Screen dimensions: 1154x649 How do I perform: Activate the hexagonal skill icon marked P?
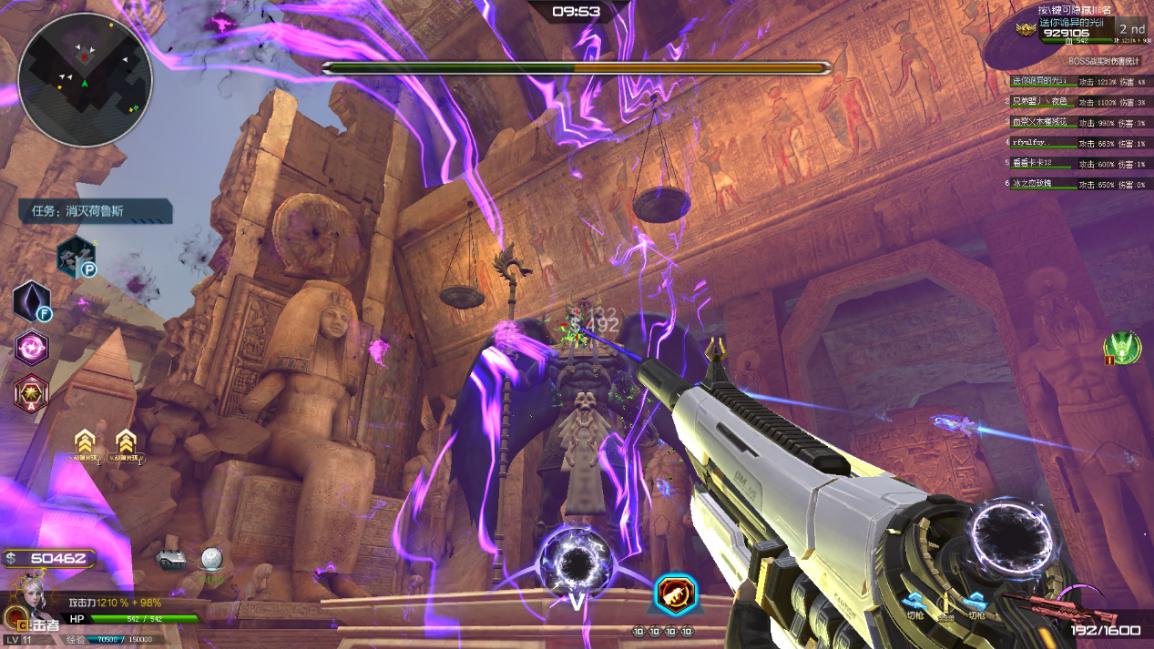coord(76,257)
